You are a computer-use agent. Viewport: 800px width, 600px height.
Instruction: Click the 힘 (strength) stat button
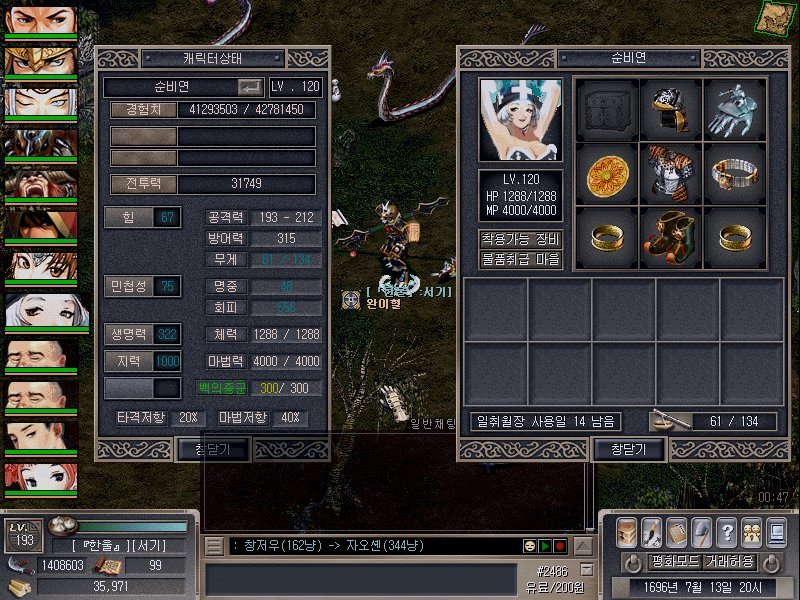tap(128, 217)
